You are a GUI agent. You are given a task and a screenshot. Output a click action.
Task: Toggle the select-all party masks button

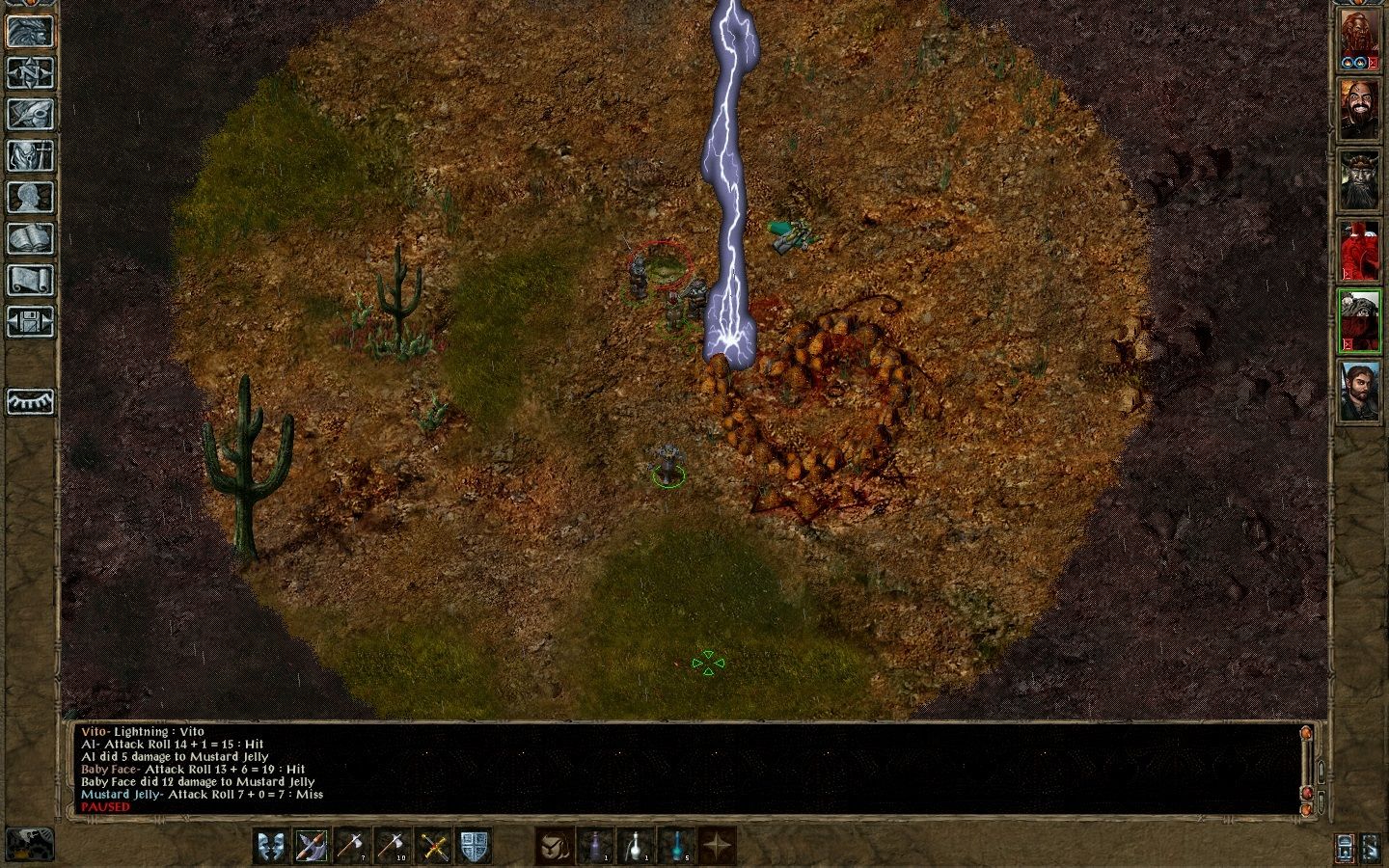pyautogui.click(x=271, y=847)
